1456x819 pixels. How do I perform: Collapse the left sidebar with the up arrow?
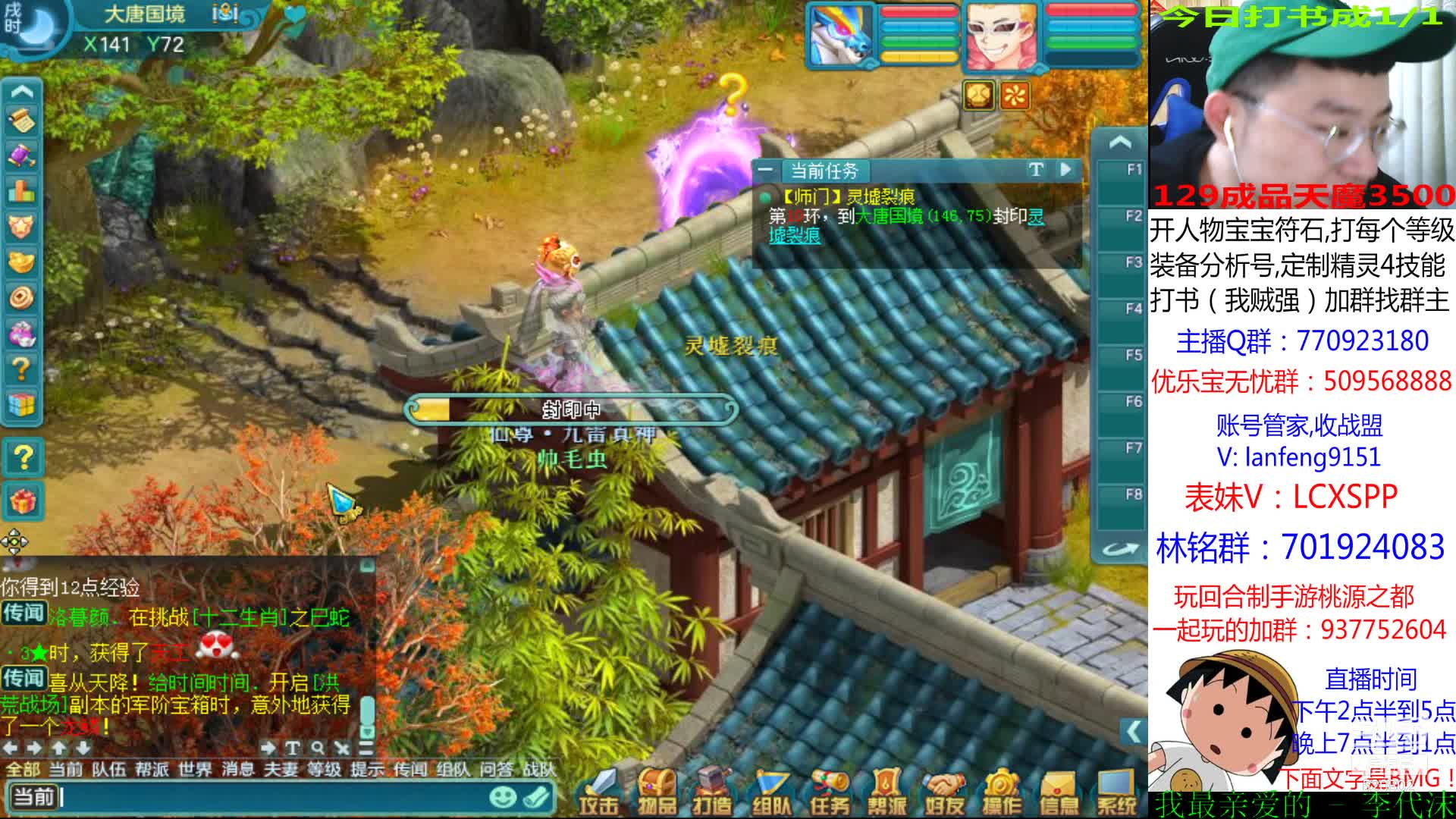(x=22, y=93)
